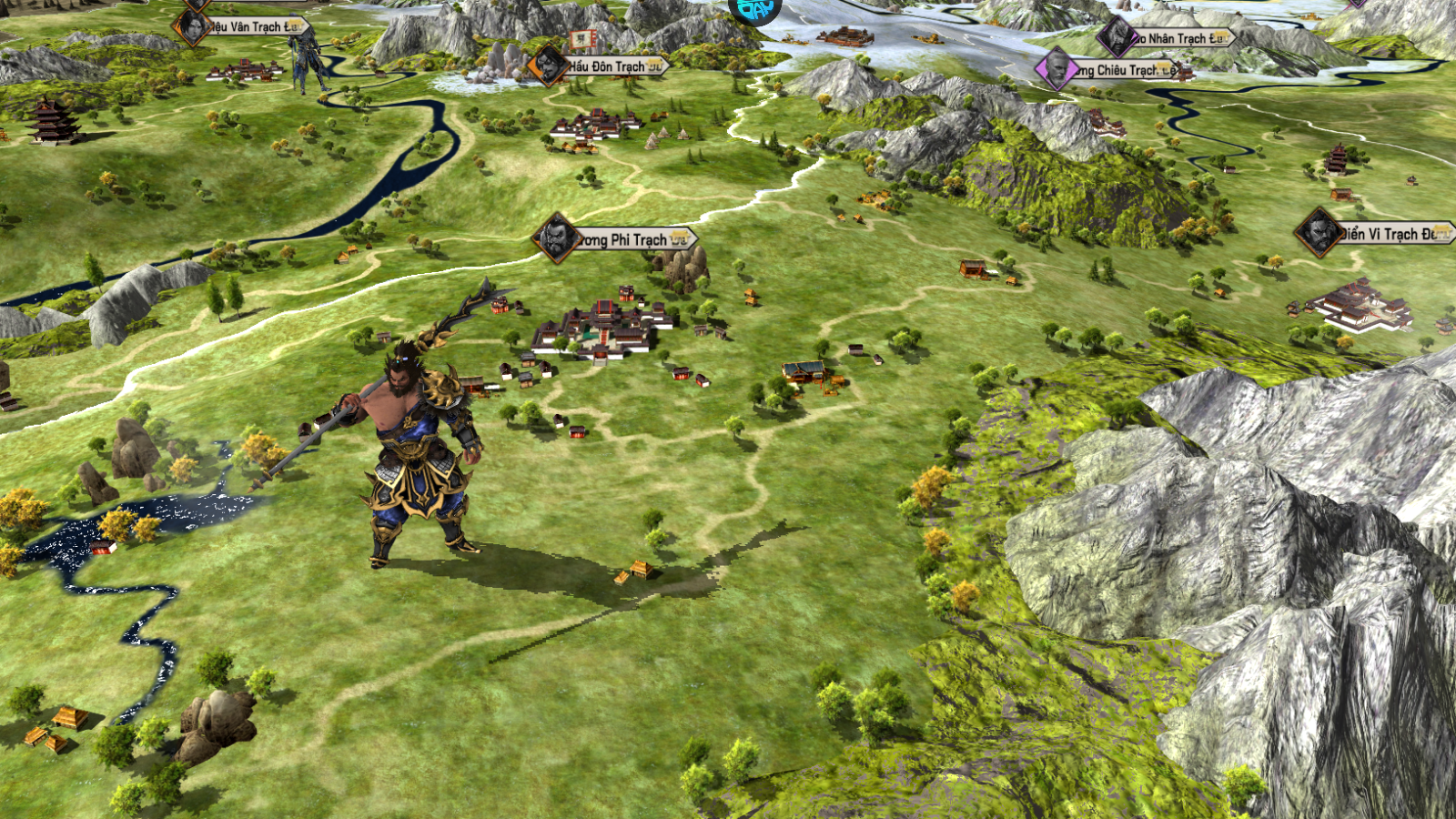The width and height of the screenshot is (1456, 819).
Task: Open the Triệu Vân Trạch name banner
Action: [251, 27]
